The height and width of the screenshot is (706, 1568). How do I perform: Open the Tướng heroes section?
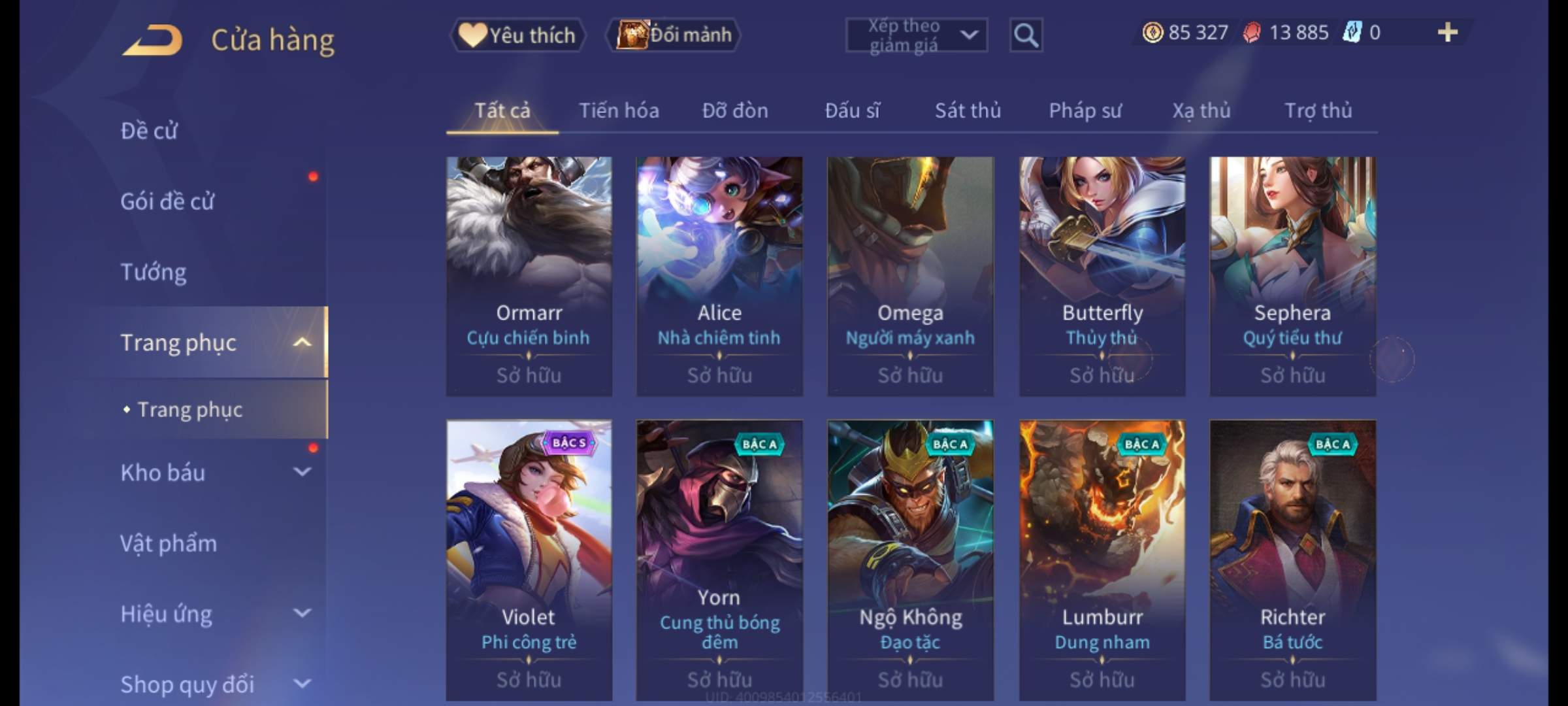tap(154, 272)
